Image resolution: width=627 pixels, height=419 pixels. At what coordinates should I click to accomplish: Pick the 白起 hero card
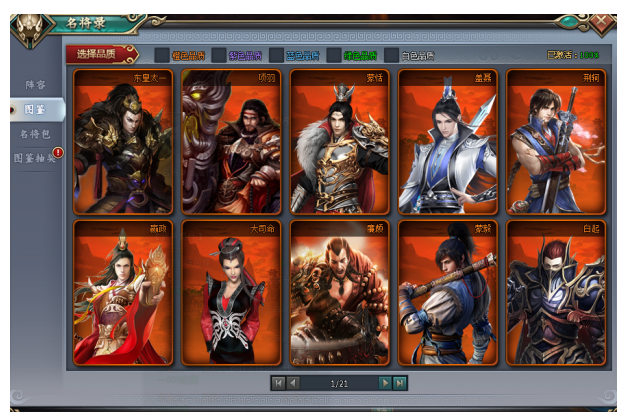[555, 293]
